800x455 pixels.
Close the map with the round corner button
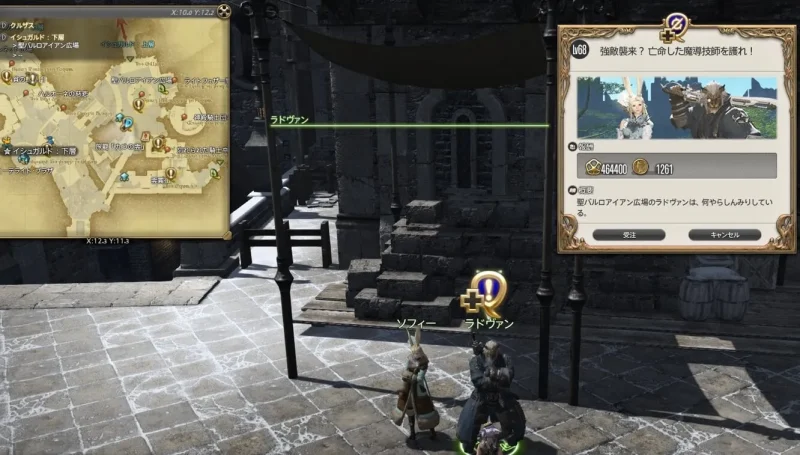point(225,12)
